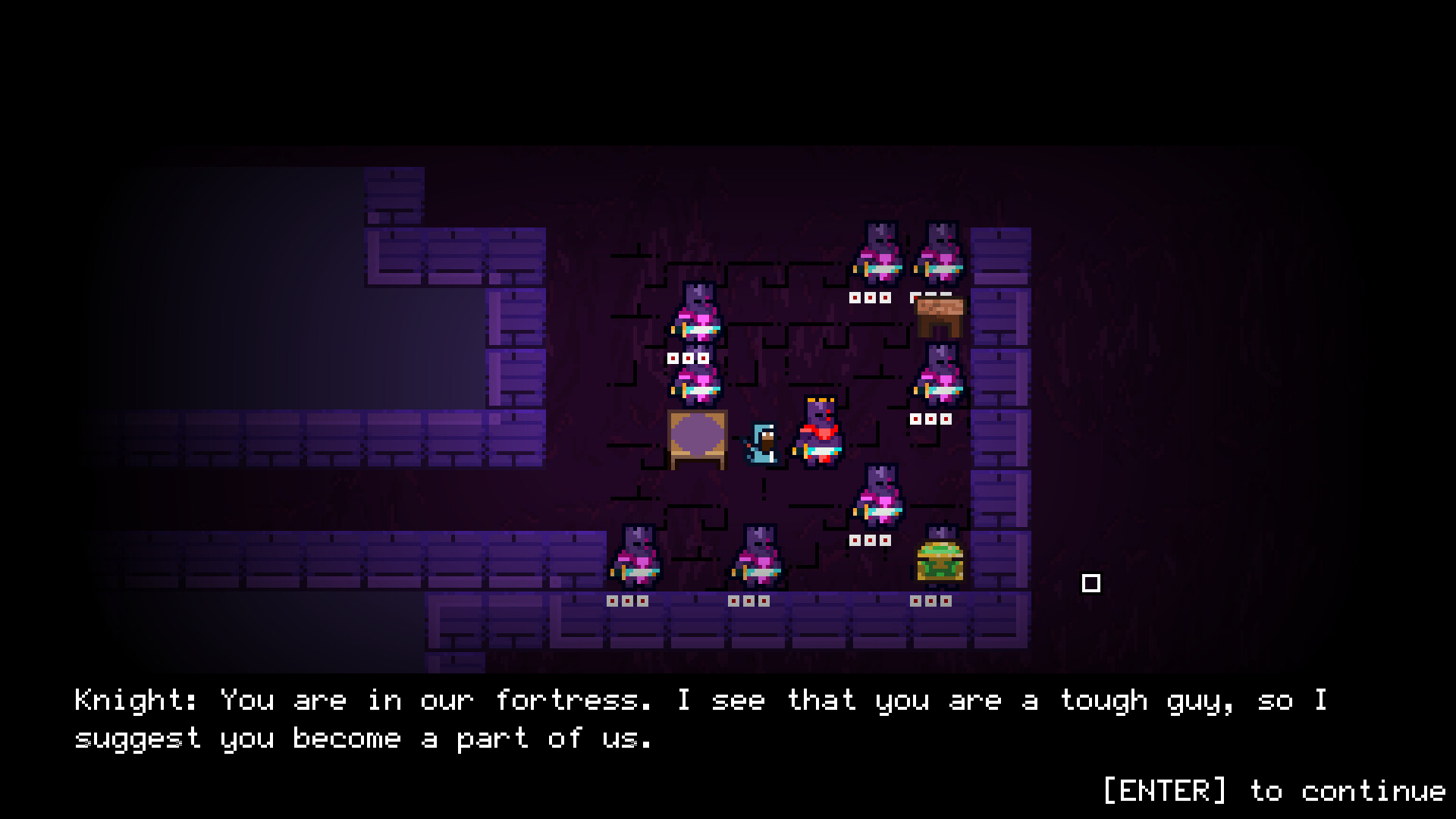The height and width of the screenshot is (819, 1456).
Task: Click the round table beside the player
Action: click(696, 440)
